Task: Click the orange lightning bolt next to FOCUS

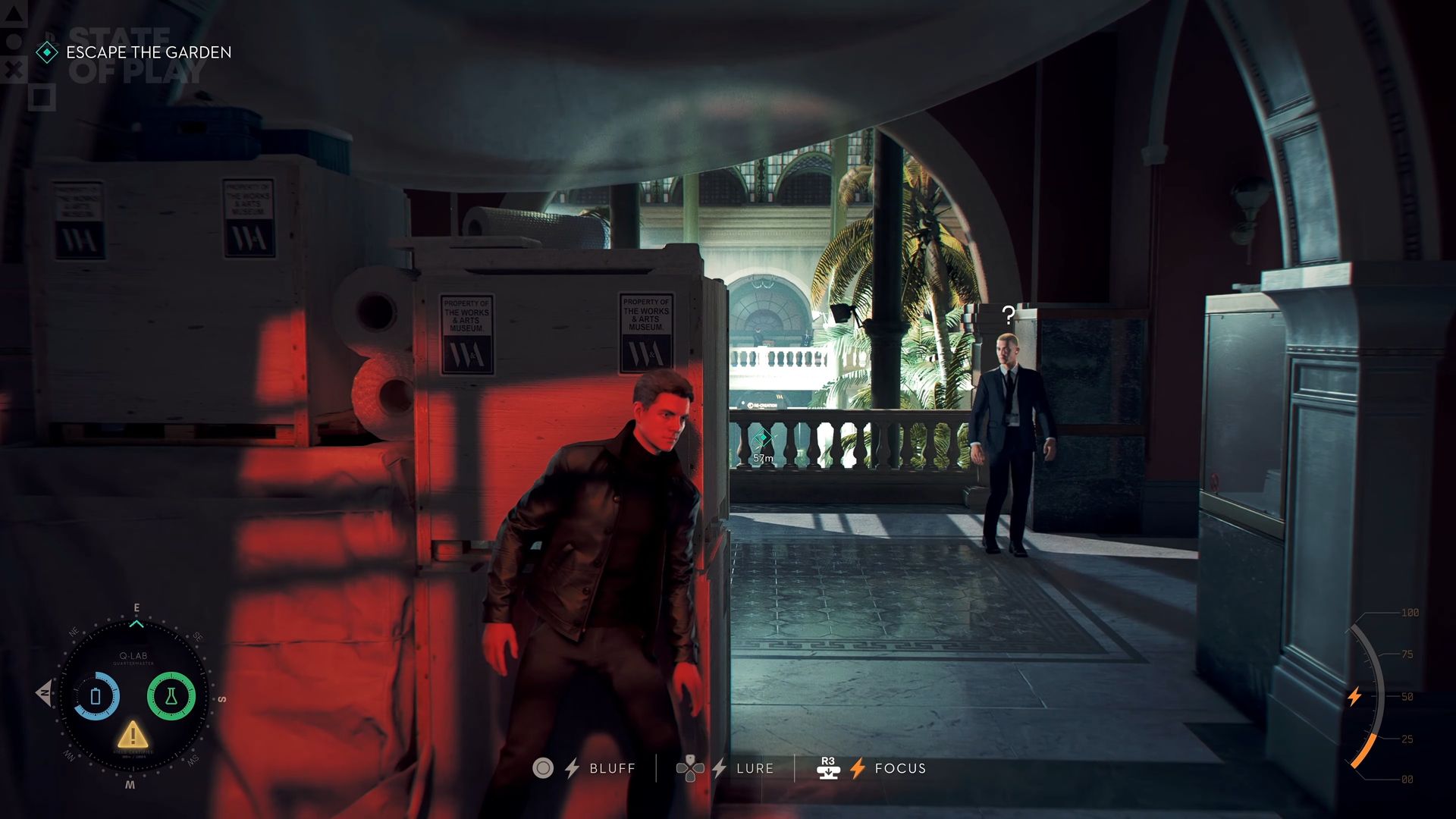Action: point(858,768)
